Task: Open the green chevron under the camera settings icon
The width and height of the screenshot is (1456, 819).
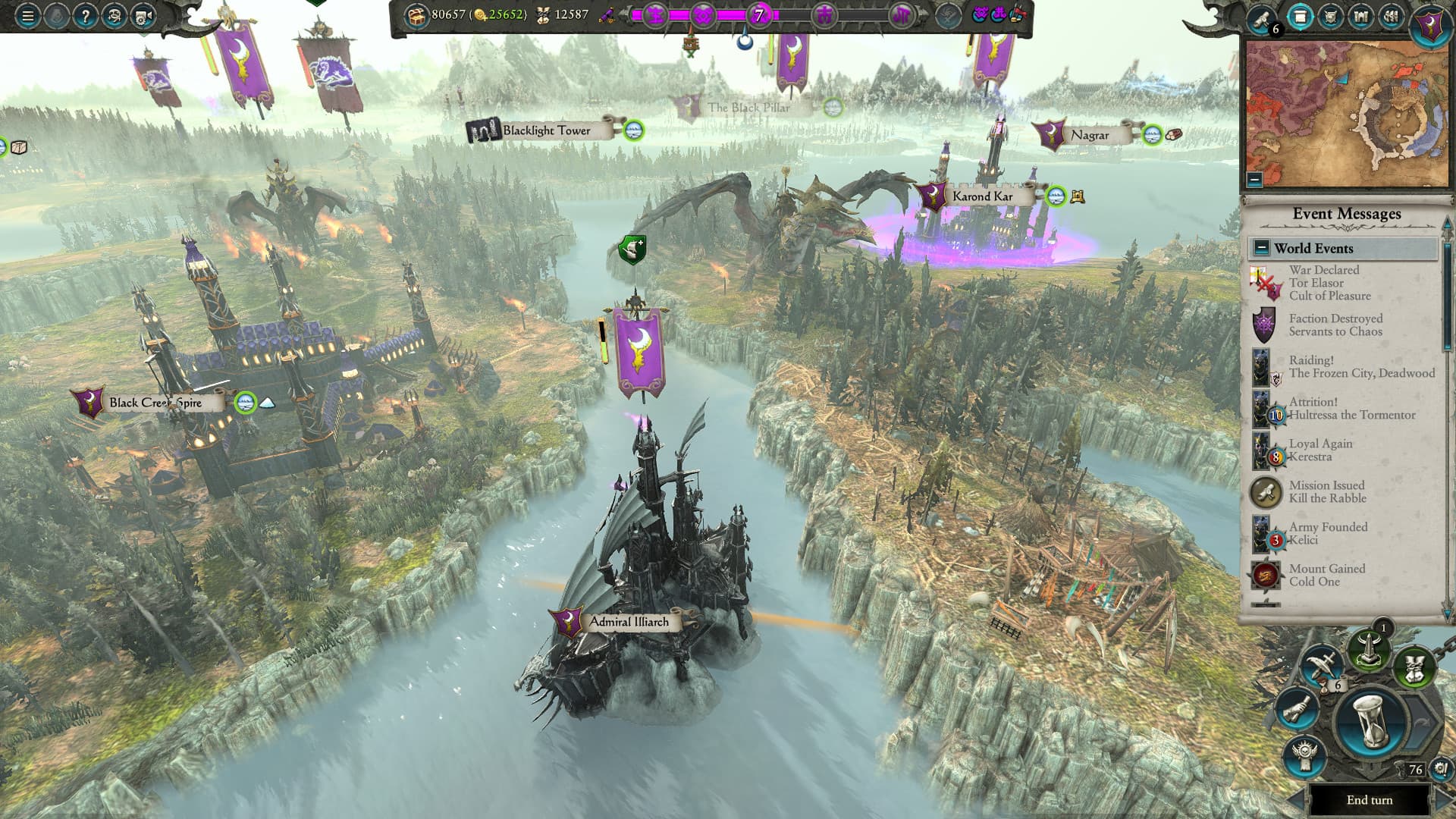Action: pos(142,35)
